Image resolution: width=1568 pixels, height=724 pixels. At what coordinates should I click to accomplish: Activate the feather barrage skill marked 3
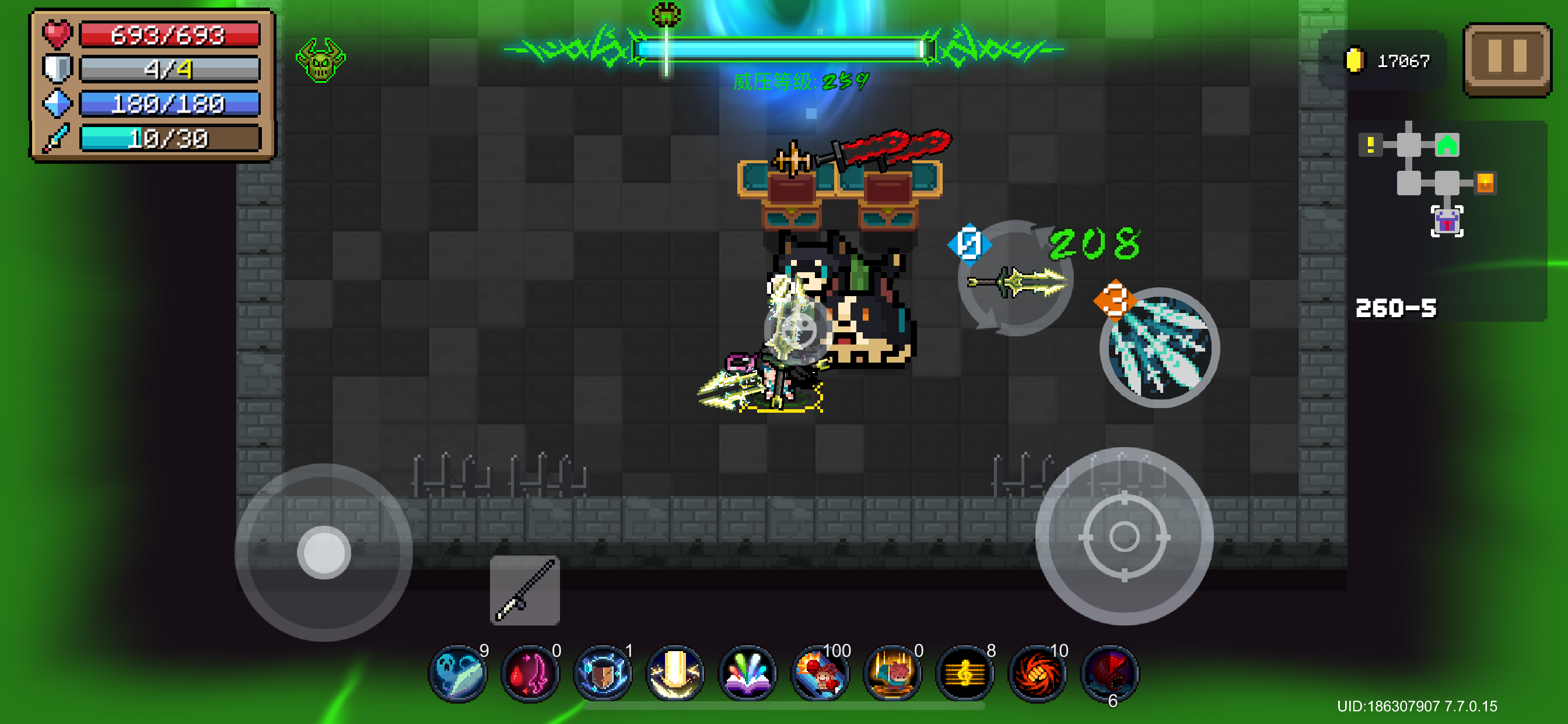pyautogui.click(x=1157, y=347)
